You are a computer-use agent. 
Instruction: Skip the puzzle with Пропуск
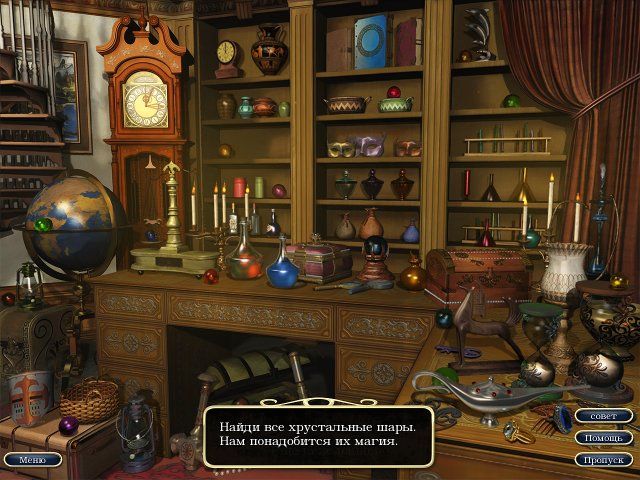pos(604,460)
